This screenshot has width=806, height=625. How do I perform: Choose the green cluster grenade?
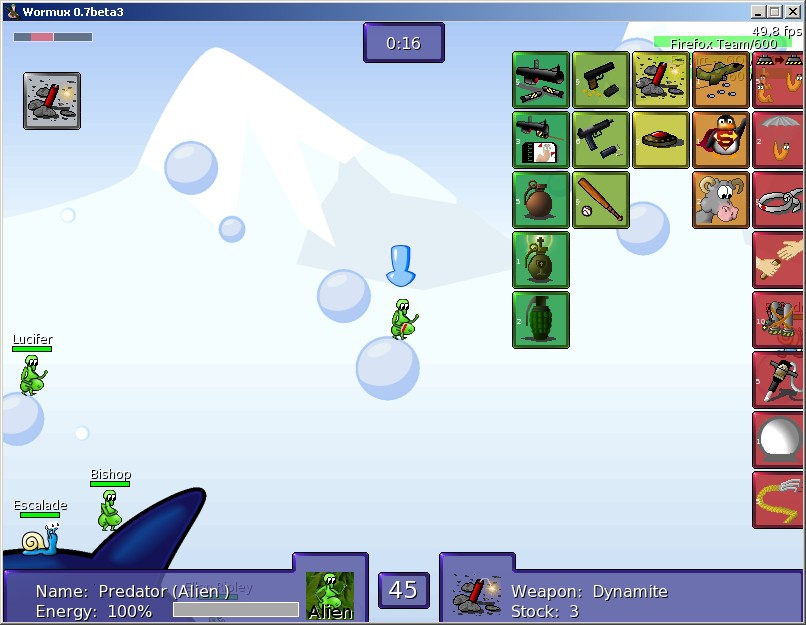click(x=541, y=320)
